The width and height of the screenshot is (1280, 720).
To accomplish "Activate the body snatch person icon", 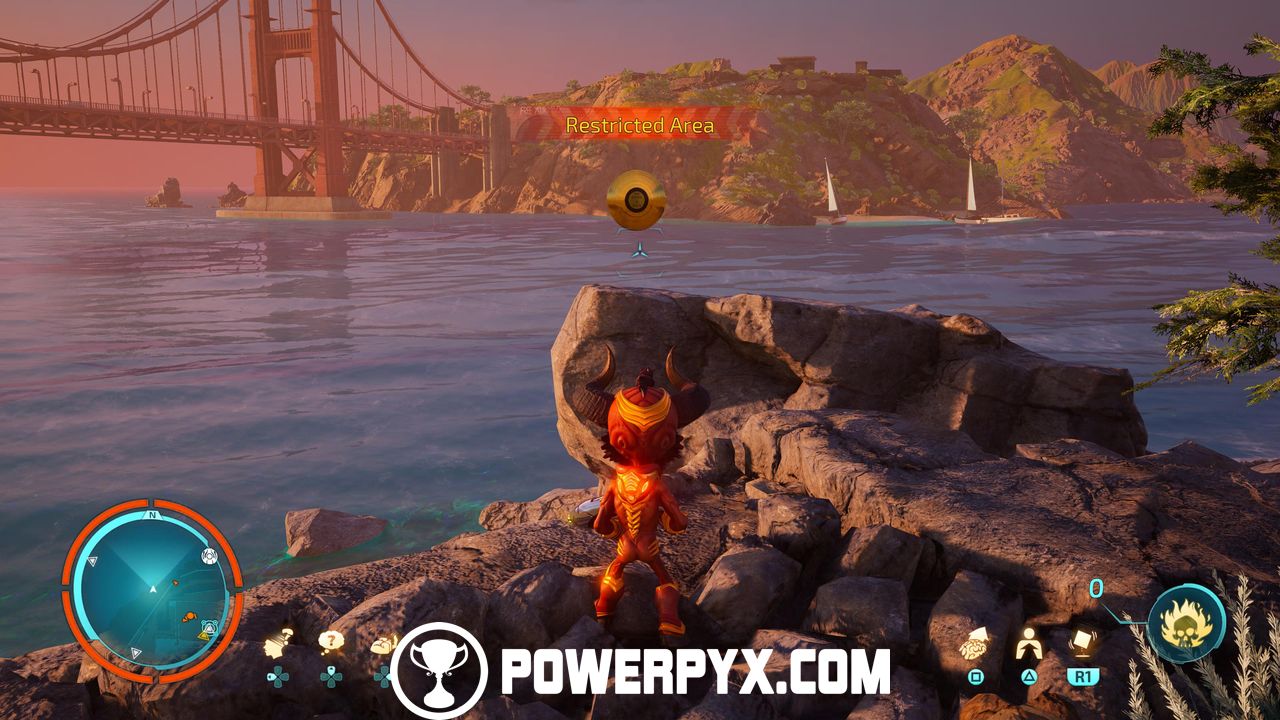I will pos(1028,645).
